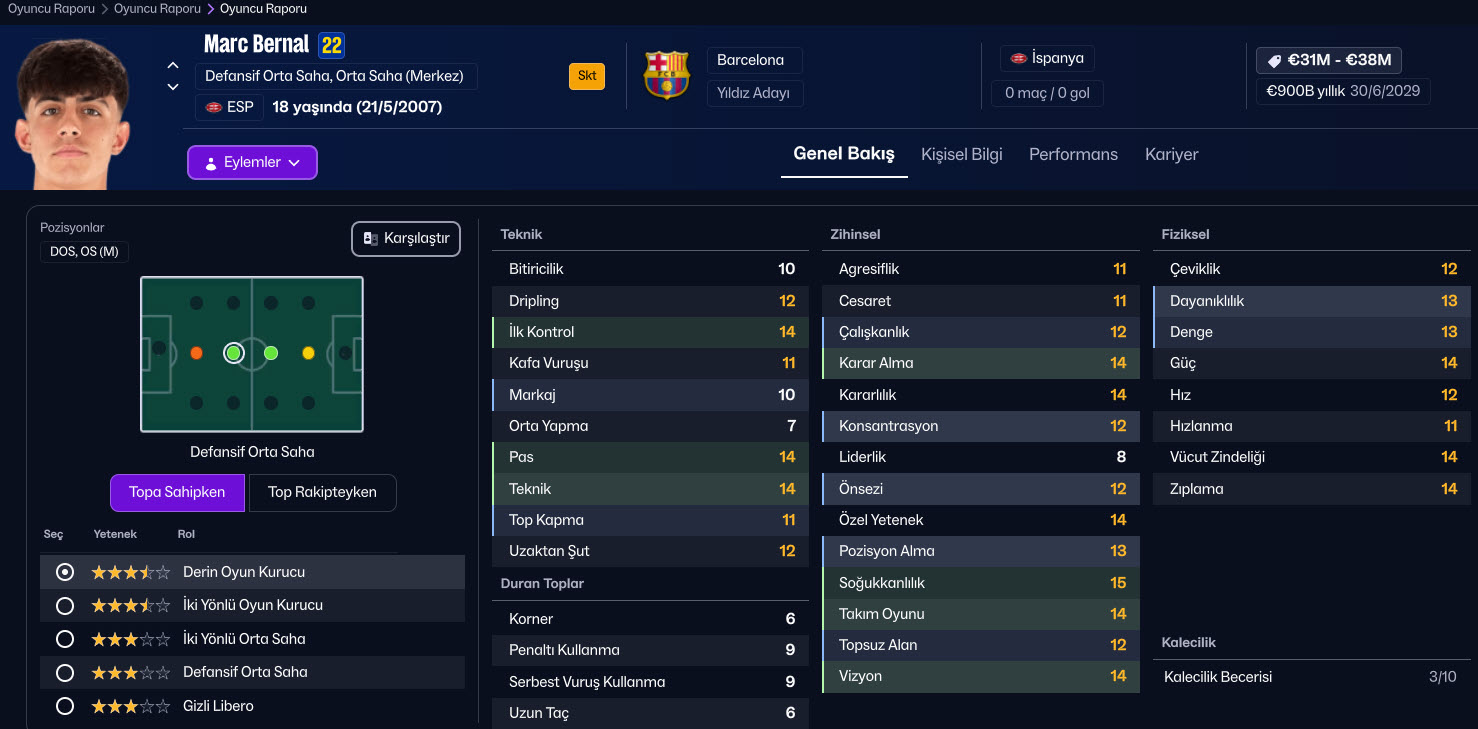Select İki Yönlü Oyun Kurucu role
Image resolution: width=1478 pixels, height=729 pixels.
(x=65, y=606)
